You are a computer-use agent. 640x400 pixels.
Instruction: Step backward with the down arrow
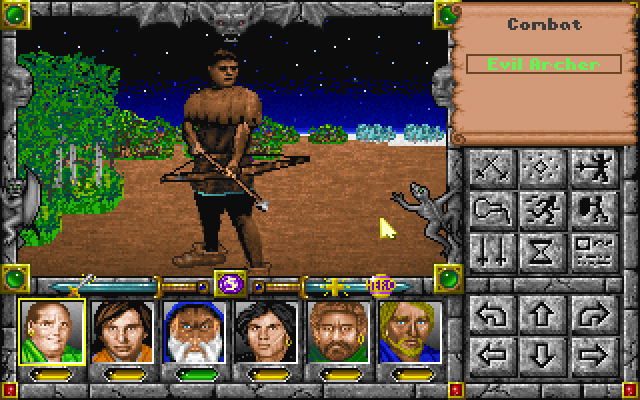pyautogui.click(x=541, y=354)
